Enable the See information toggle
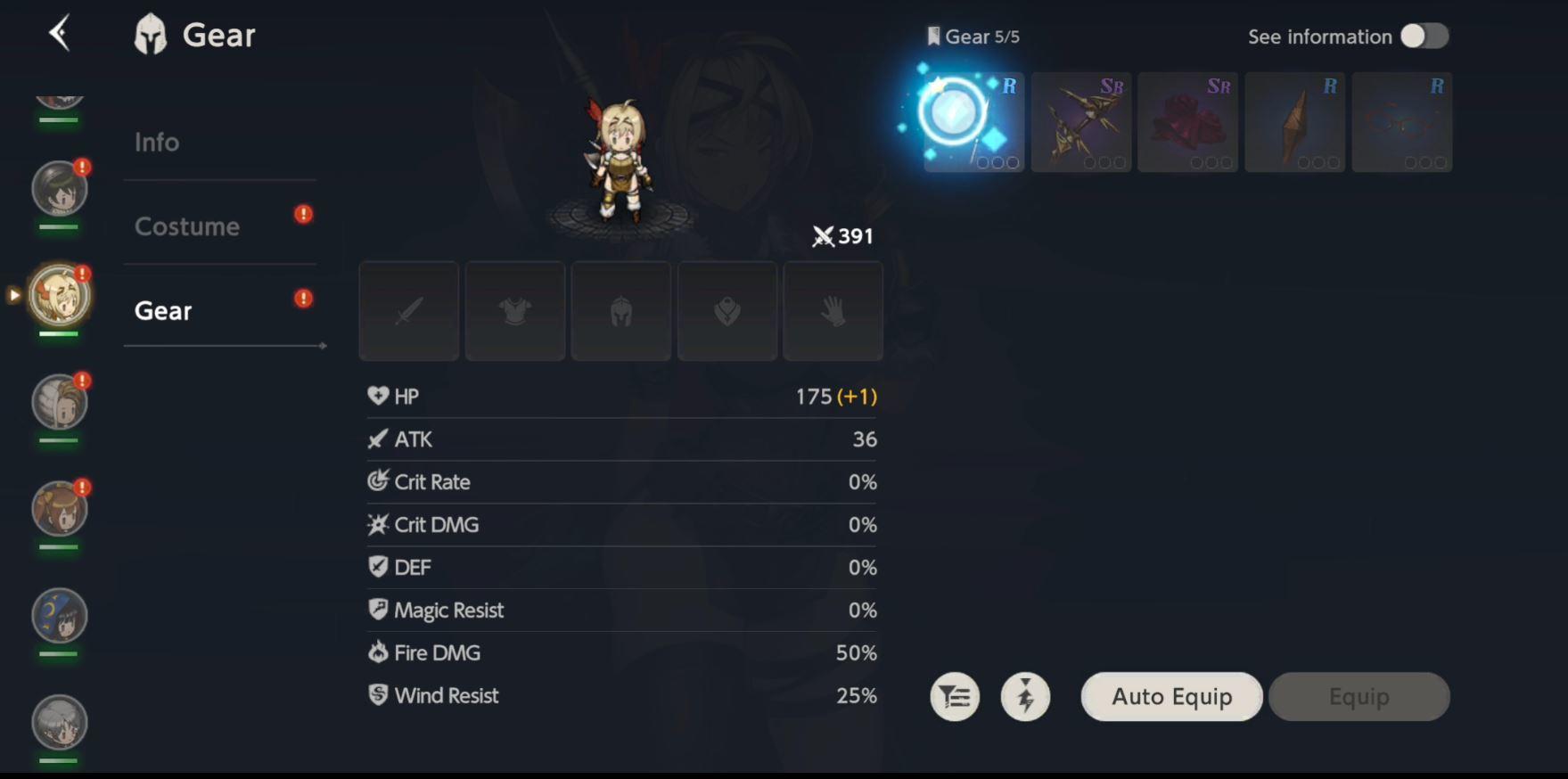The width and height of the screenshot is (1568, 779). [x=1424, y=37]
